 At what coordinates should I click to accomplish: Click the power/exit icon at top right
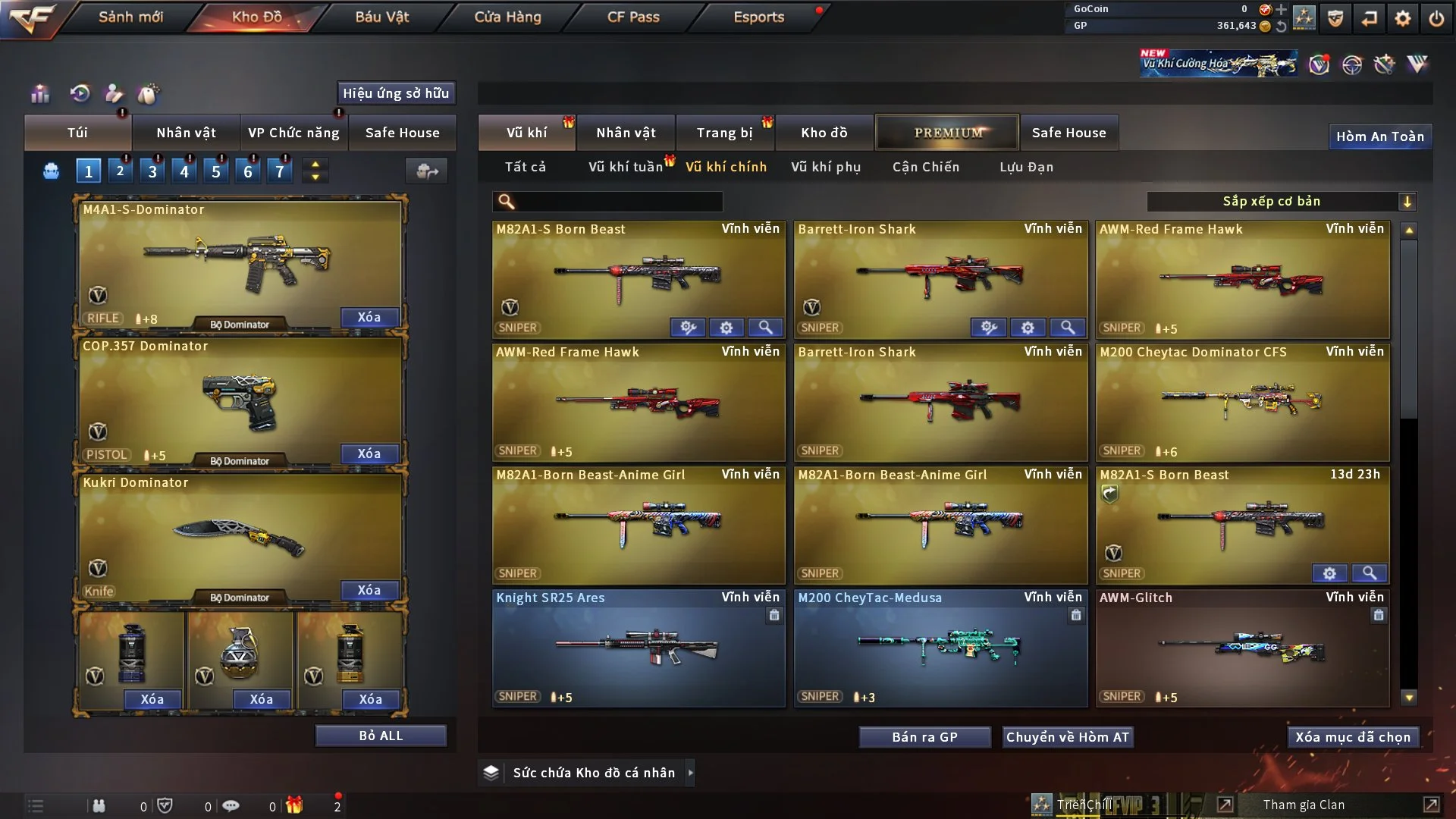[1437, 17]
